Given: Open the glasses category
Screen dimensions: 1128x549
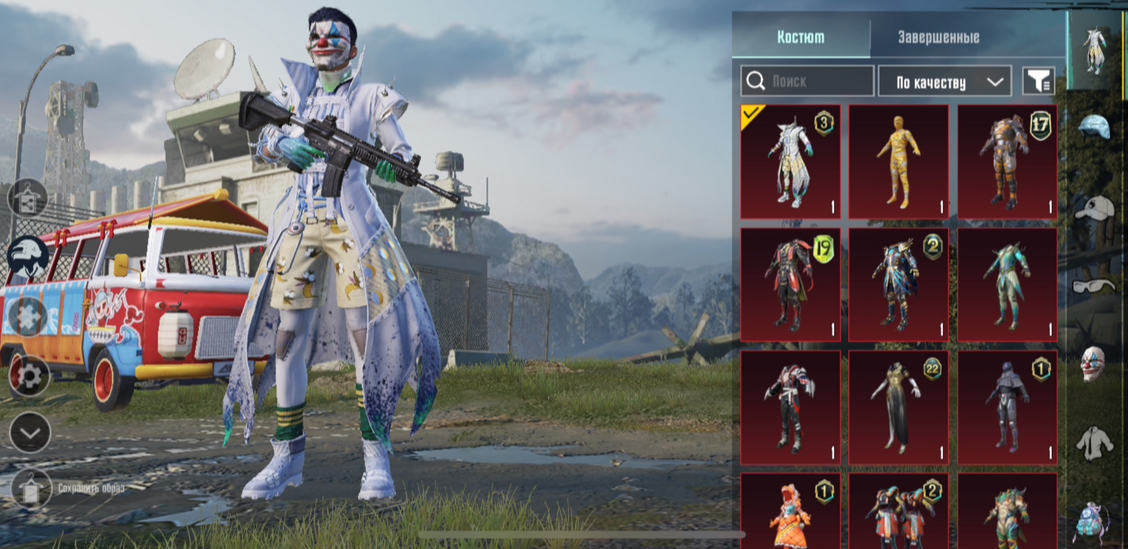Looking at the screenshot, I should tap(1093, 286).
